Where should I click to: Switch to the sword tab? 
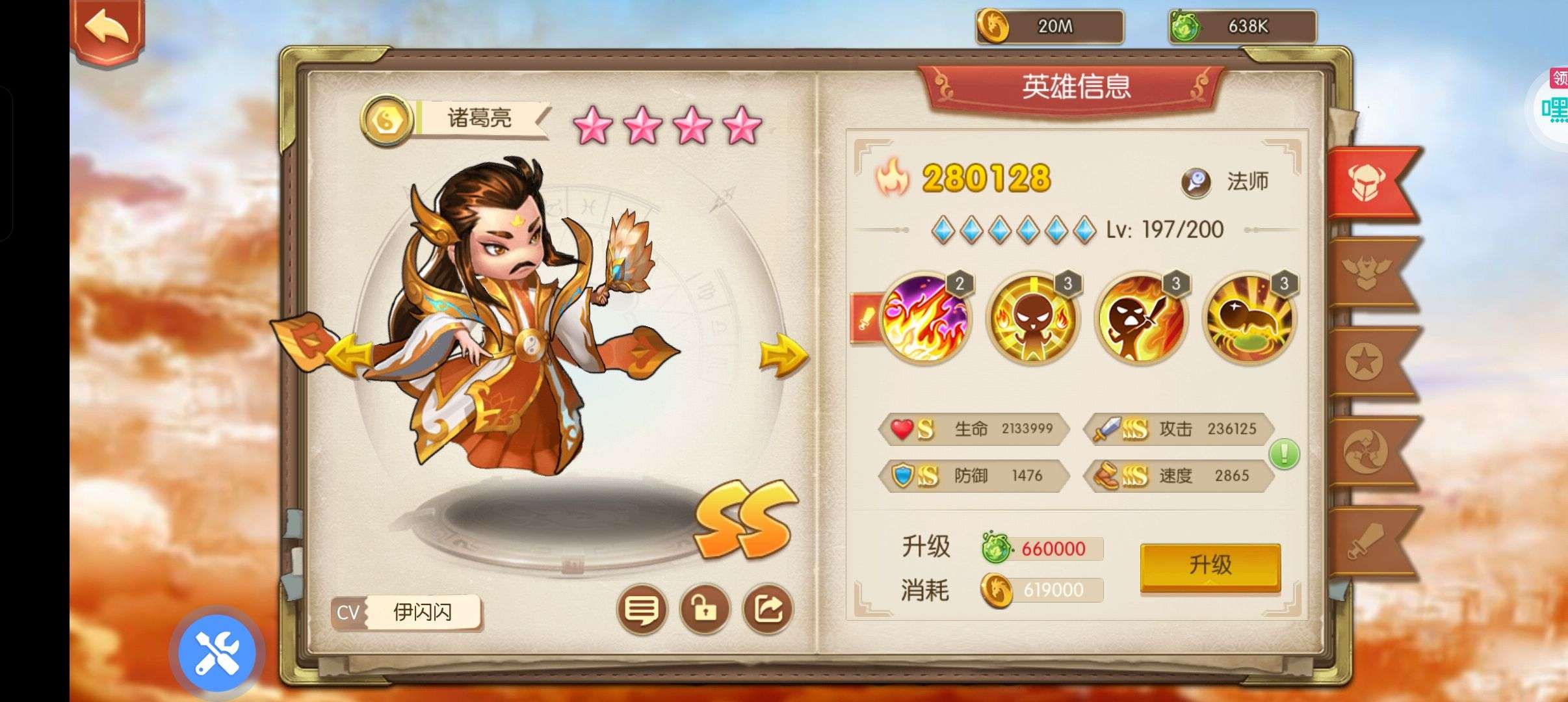tap(1367, 541)
